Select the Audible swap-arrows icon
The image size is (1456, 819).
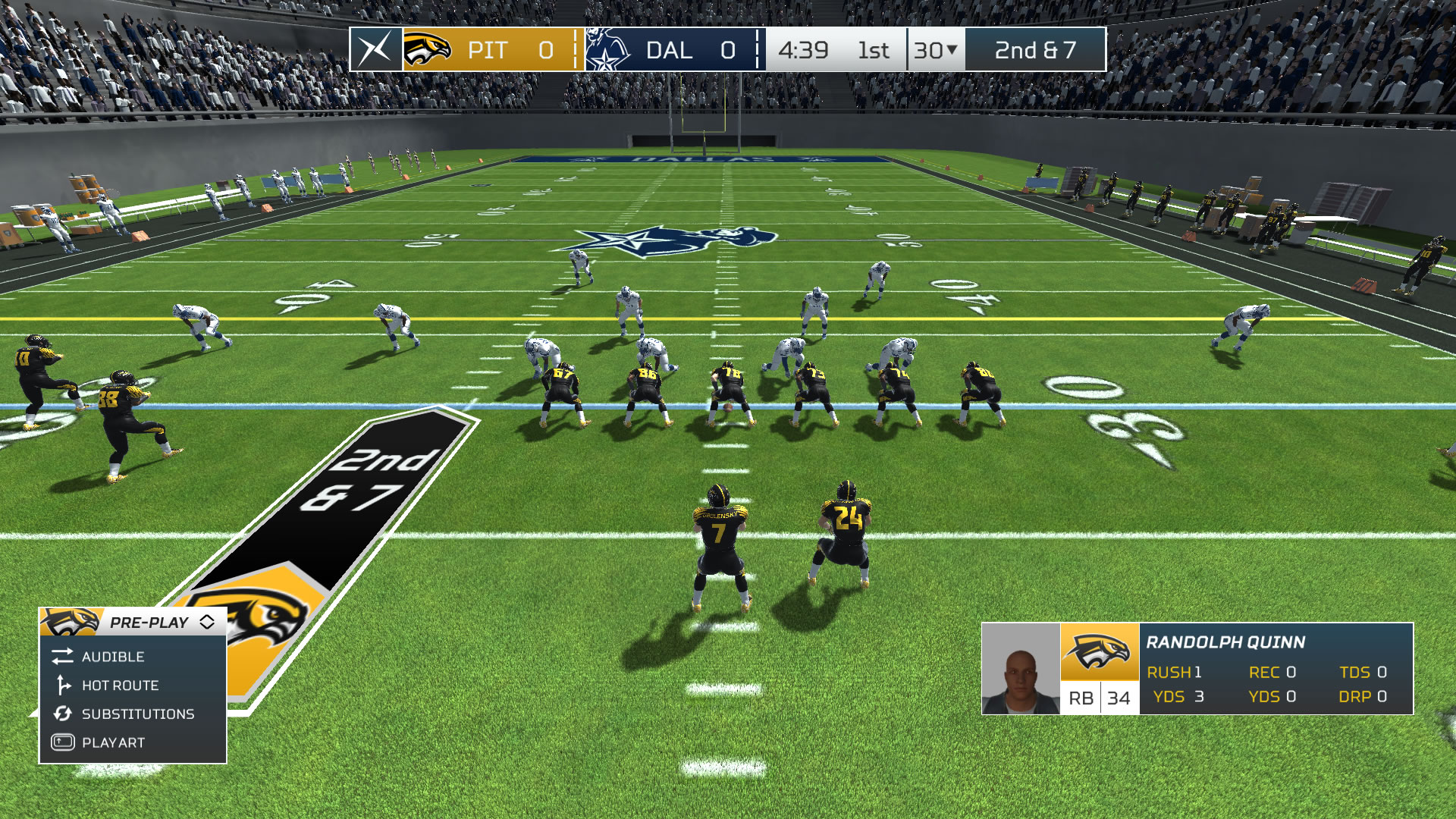click(x=63, y=657)
